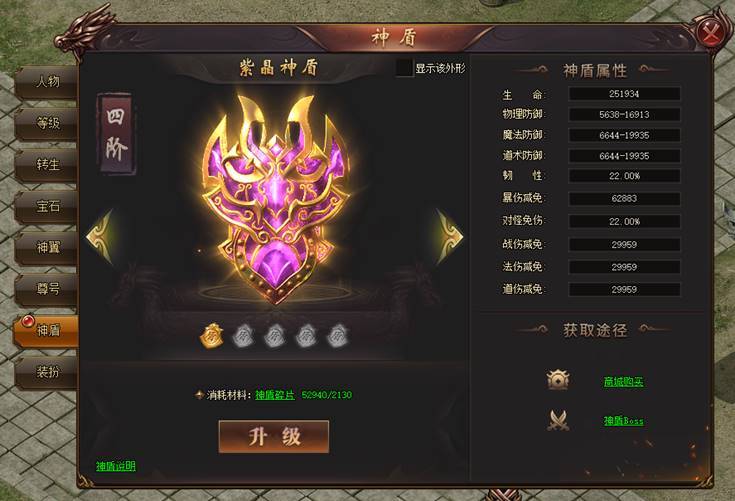Select the 转生 tab
Viewport: 735px width, 501px height.
[x=48, y=164]
